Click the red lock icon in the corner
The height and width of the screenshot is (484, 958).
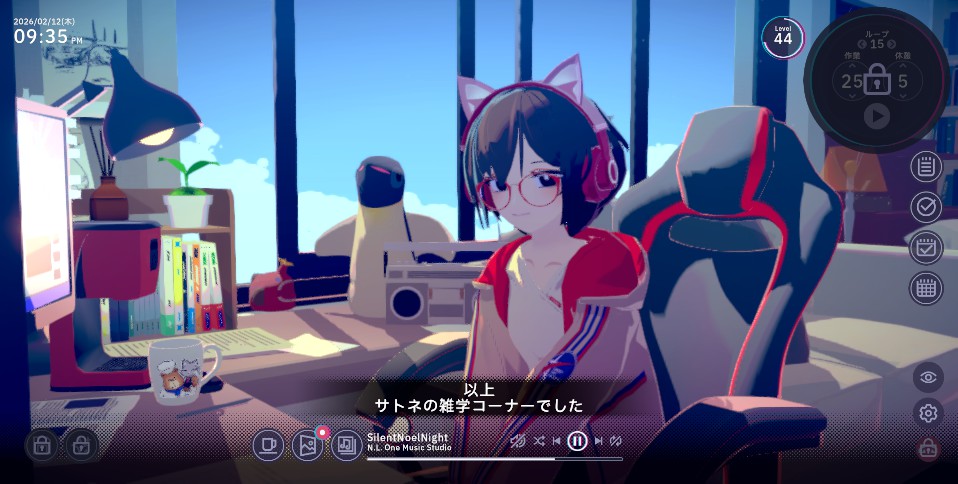pos(928,449)
